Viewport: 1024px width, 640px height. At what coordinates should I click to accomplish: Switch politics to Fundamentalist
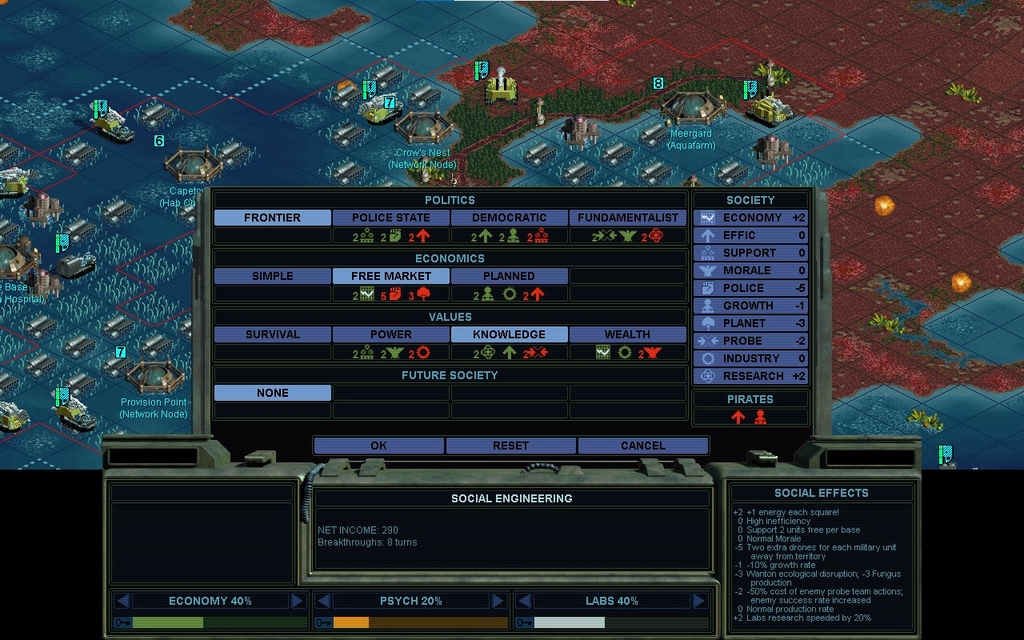click(627, 218)
